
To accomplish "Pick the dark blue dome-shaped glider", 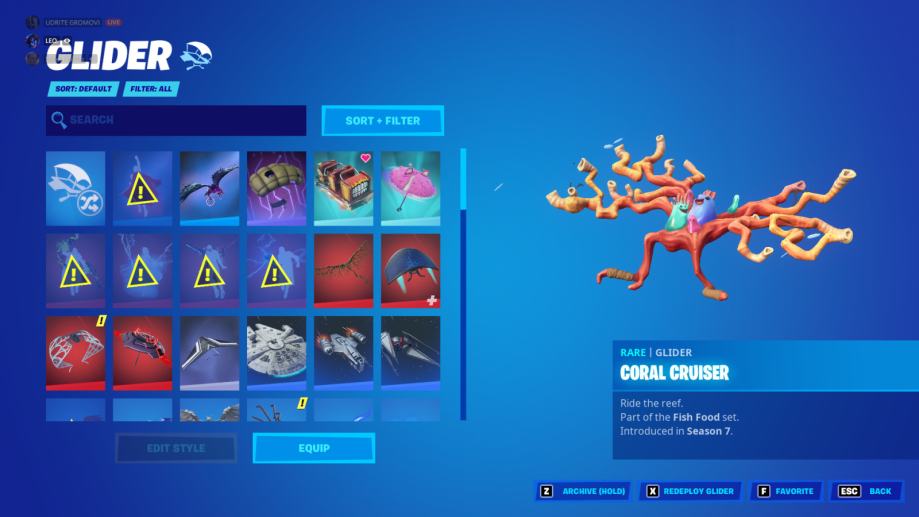I will (410, 270).
